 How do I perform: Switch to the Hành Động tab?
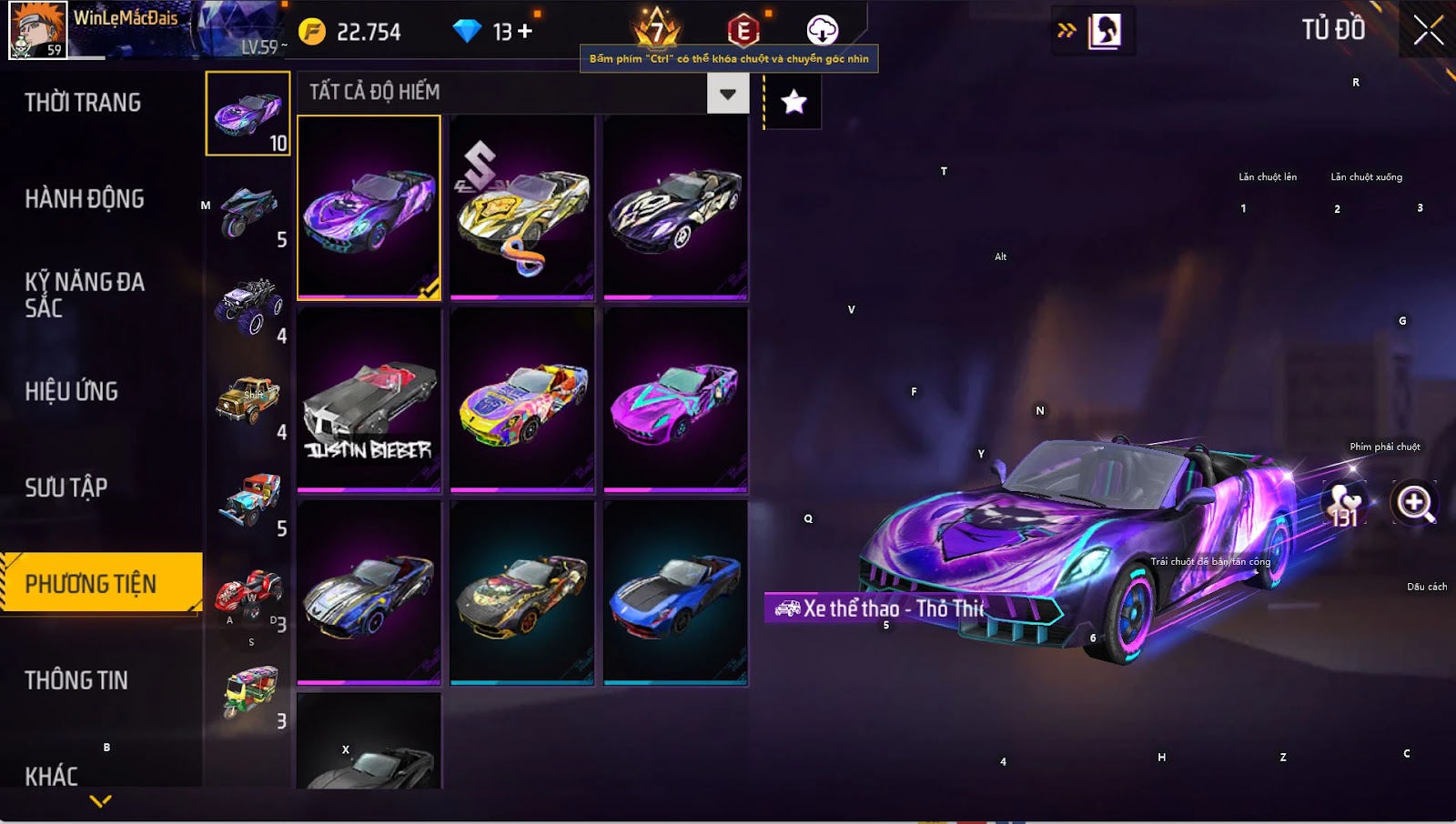(x=85, y=199)
